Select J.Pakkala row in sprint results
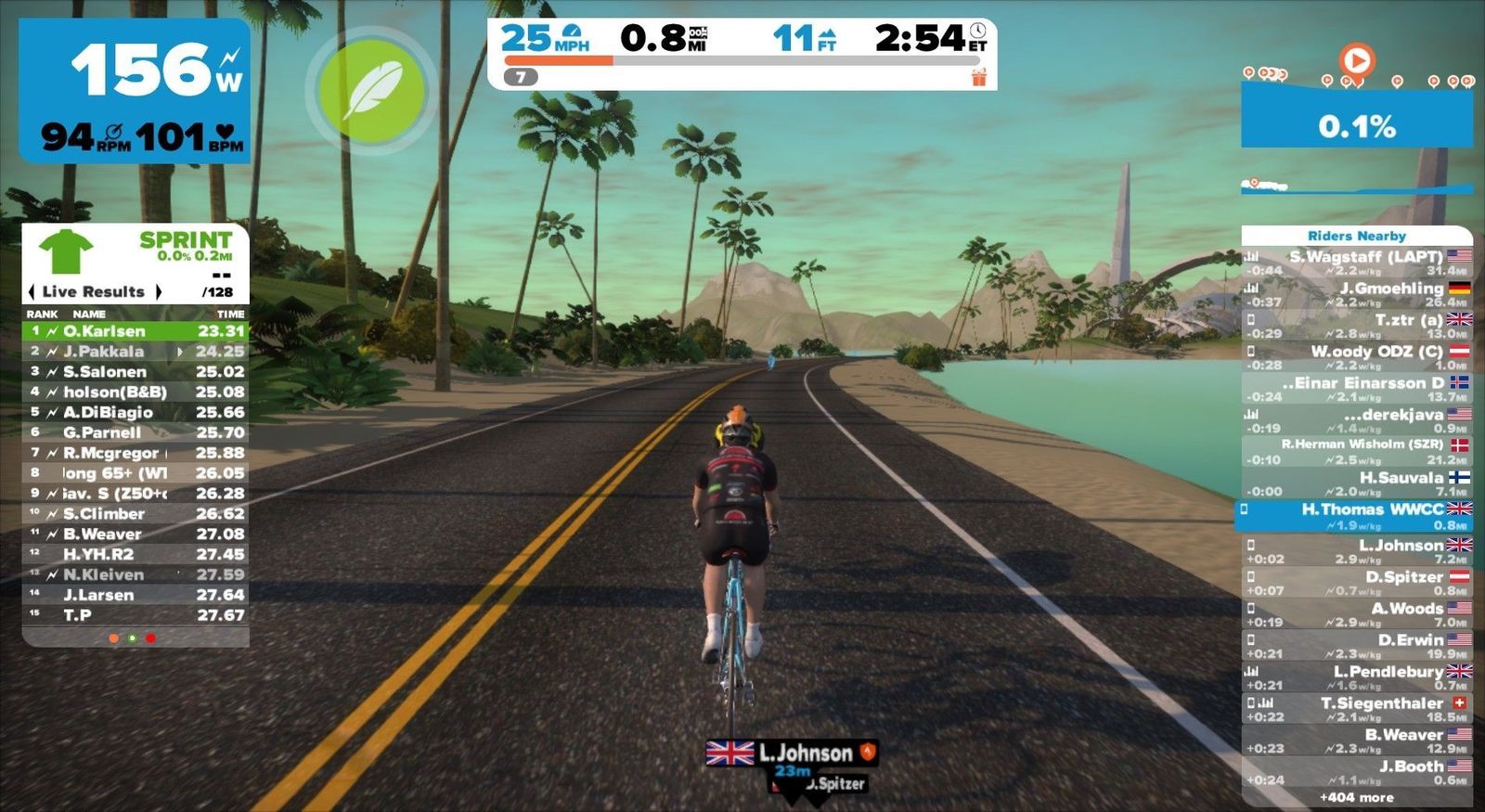 pyautogui.click(x=136, y=351)
